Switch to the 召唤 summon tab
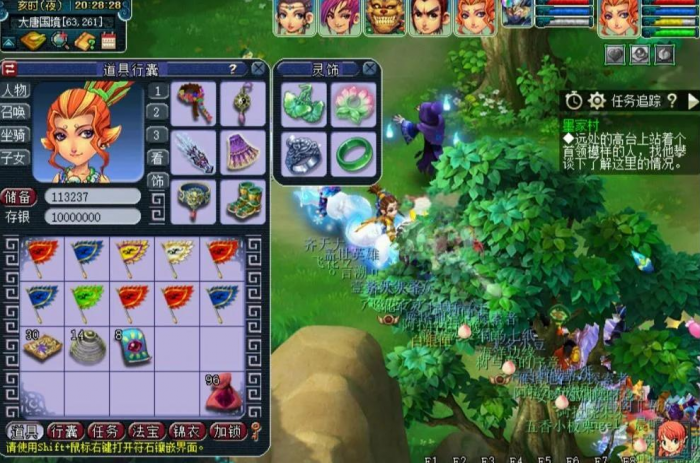Viewport: 700px width, 463px height. [15, 112]
